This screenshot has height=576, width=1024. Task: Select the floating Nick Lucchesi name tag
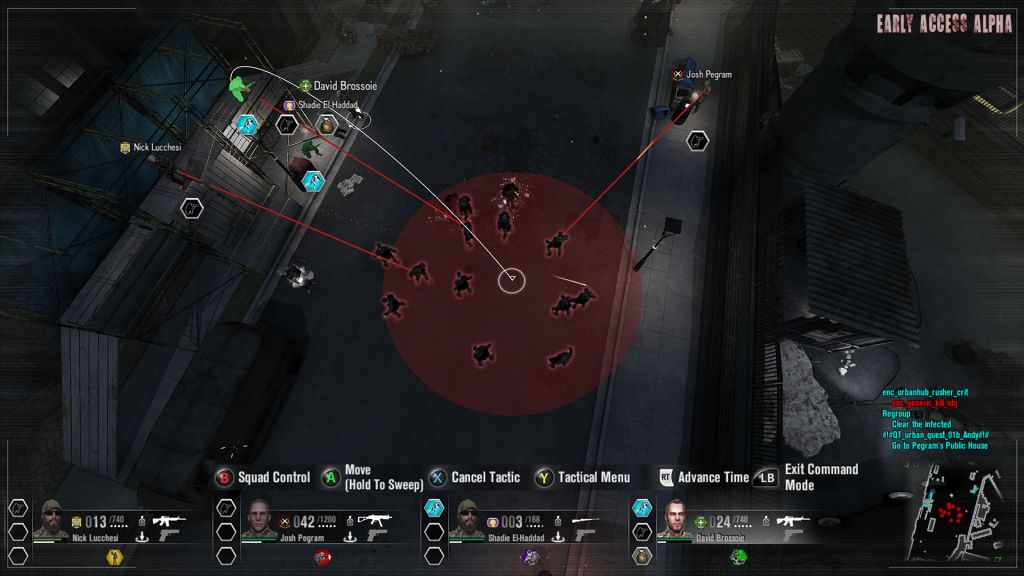[157, 147]
